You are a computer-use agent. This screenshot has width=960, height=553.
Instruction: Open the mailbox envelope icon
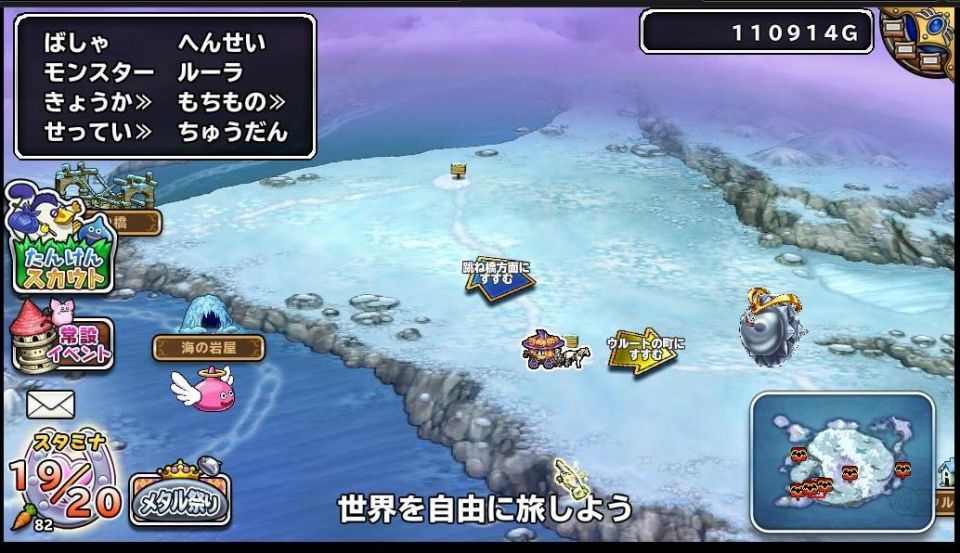point(51,405)
